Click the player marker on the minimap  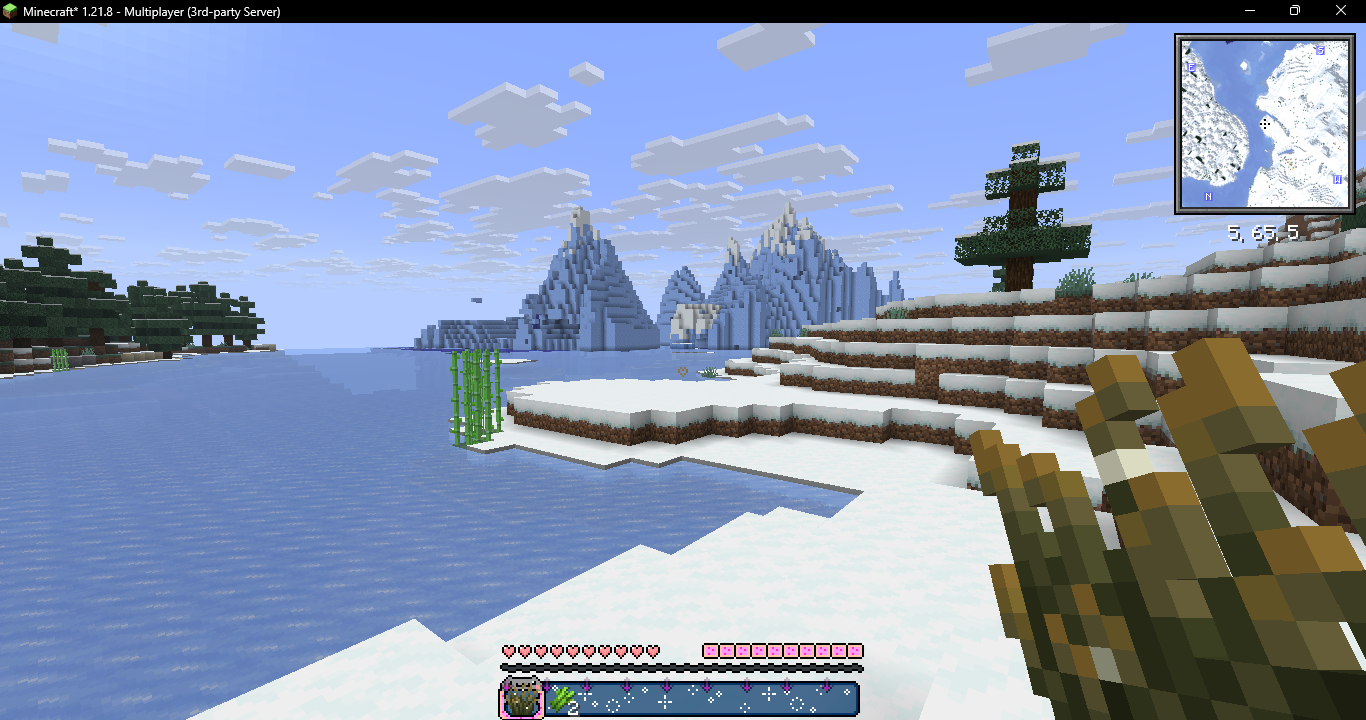[x=1265, y=124]
